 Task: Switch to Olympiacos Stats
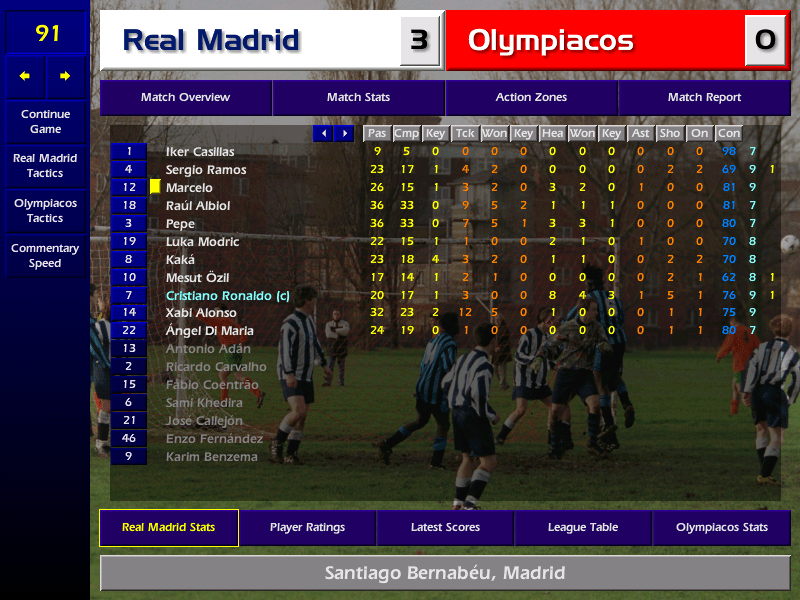[x=721, y=528]
